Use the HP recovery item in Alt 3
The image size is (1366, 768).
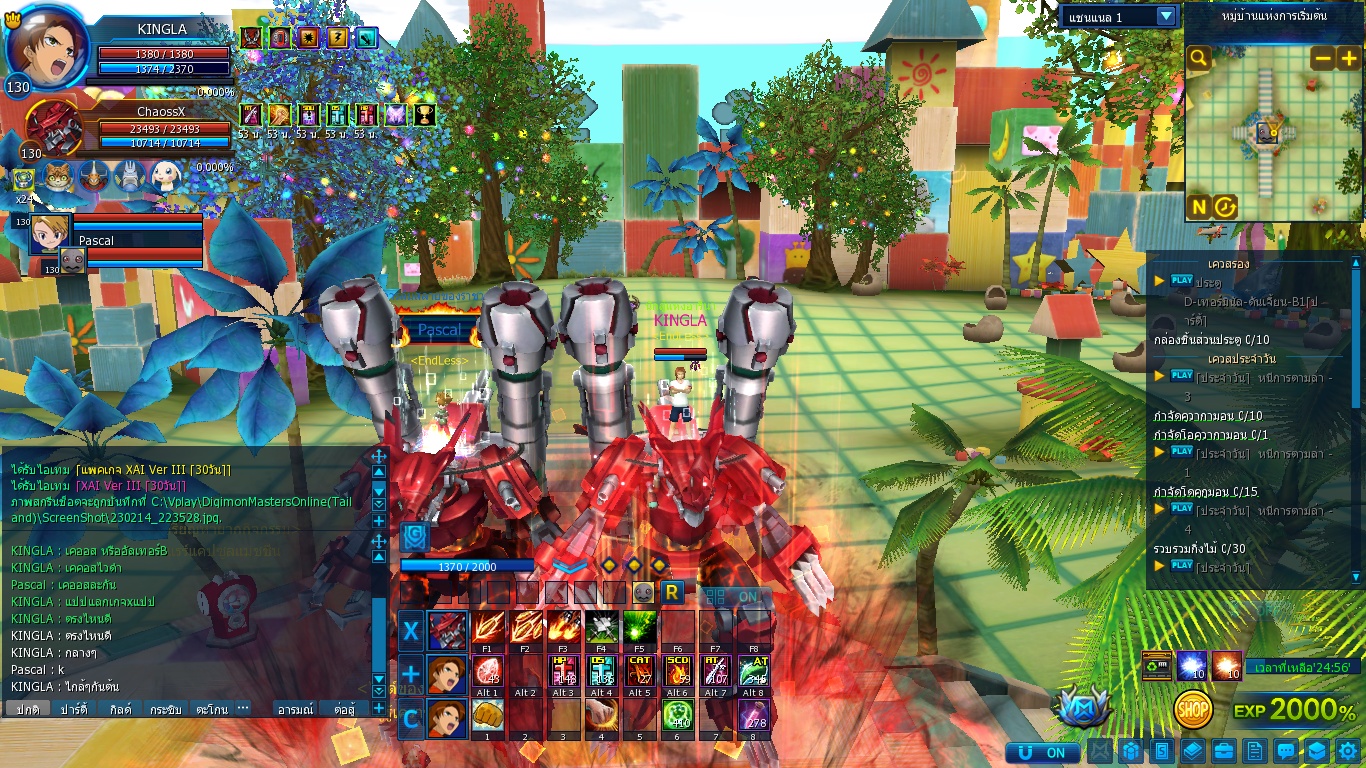(x=563, y=671)
